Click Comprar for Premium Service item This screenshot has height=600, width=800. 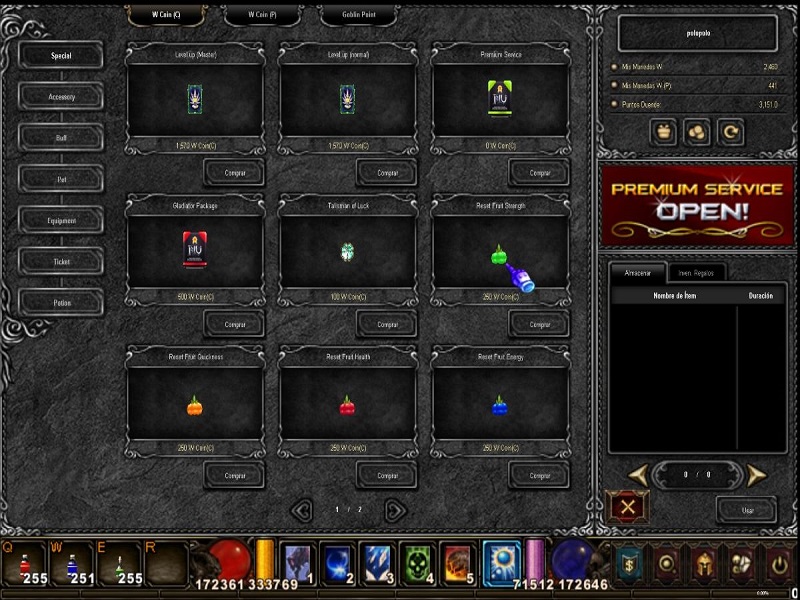coord(539,173)
